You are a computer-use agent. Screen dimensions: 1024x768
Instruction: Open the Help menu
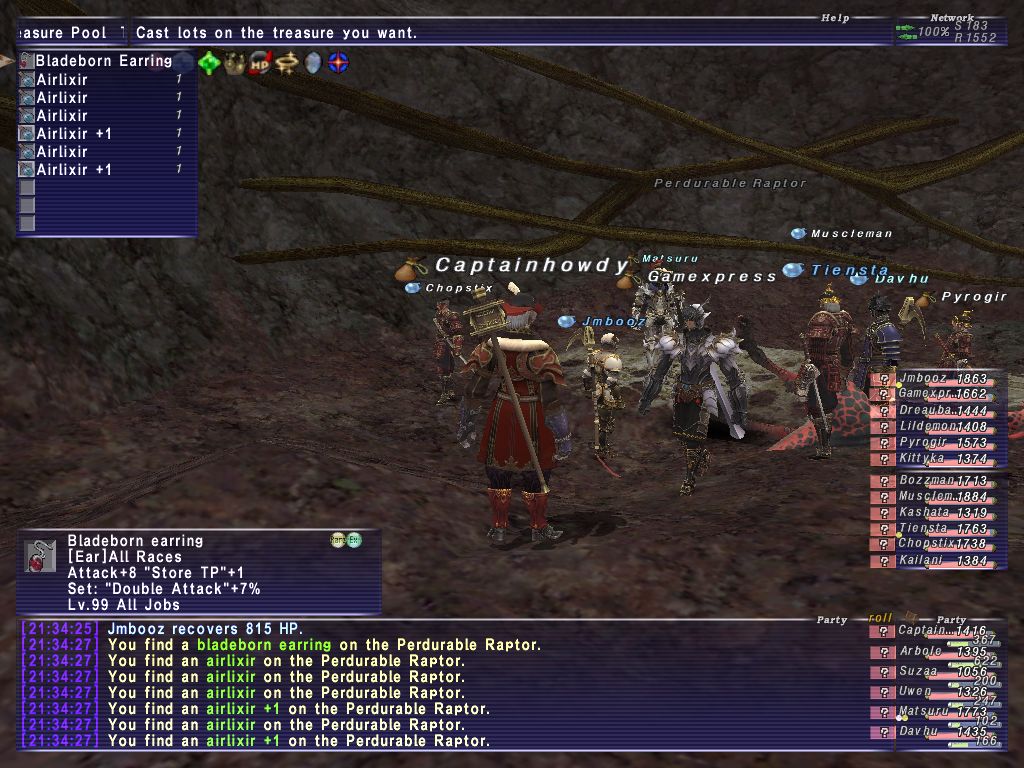(834, 18)
